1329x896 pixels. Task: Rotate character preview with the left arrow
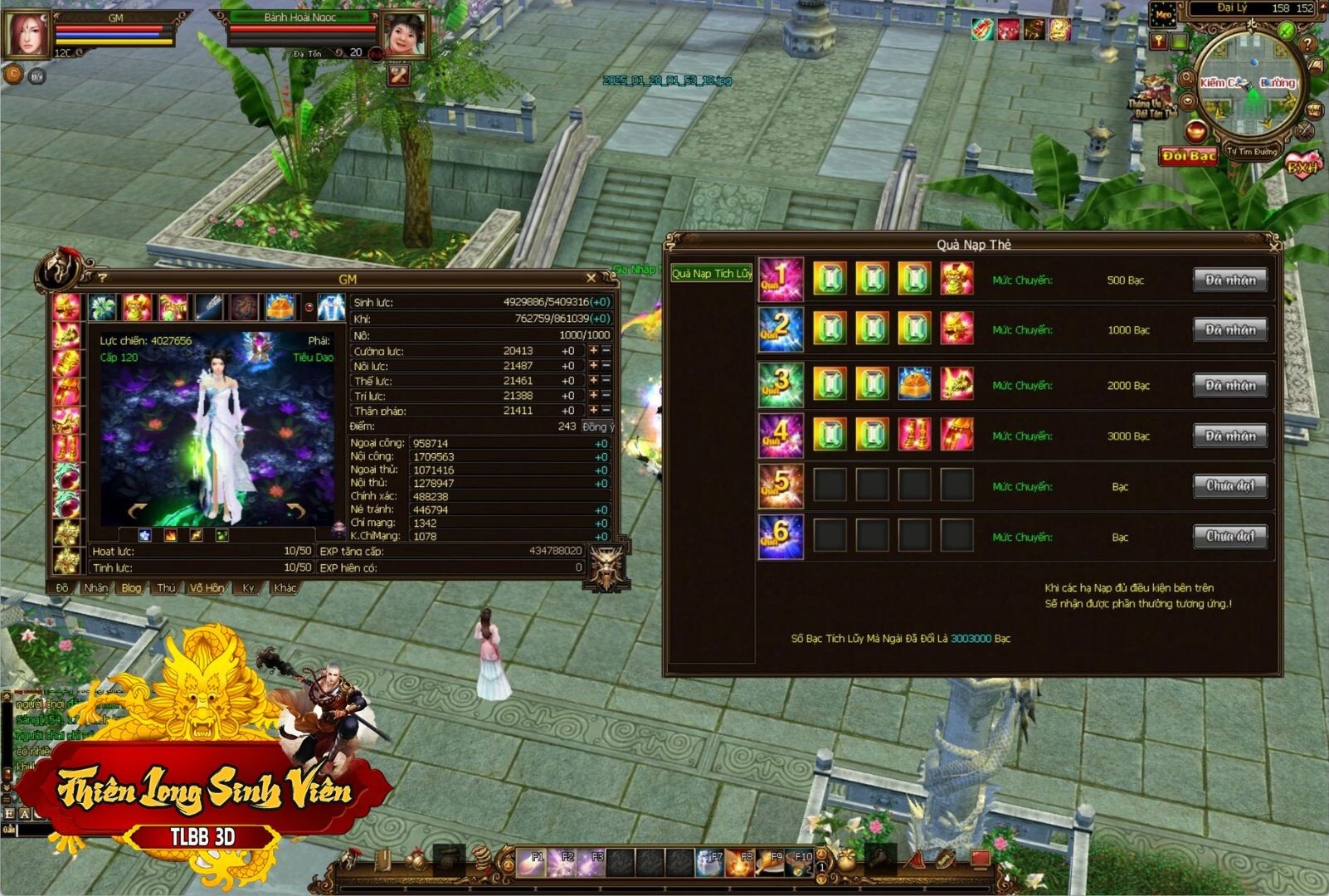coord(138,509)
